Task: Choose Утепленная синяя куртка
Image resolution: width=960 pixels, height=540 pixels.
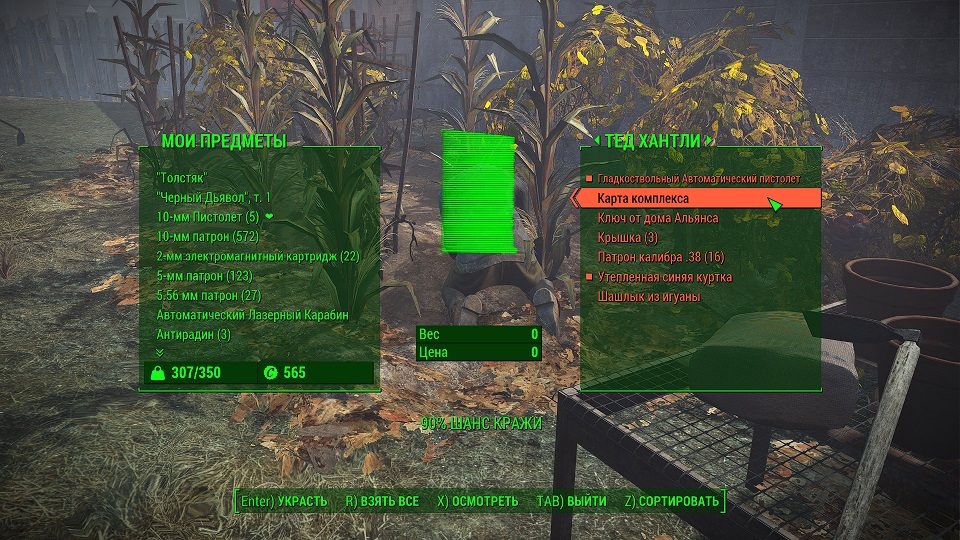Action: coord(664,277)
